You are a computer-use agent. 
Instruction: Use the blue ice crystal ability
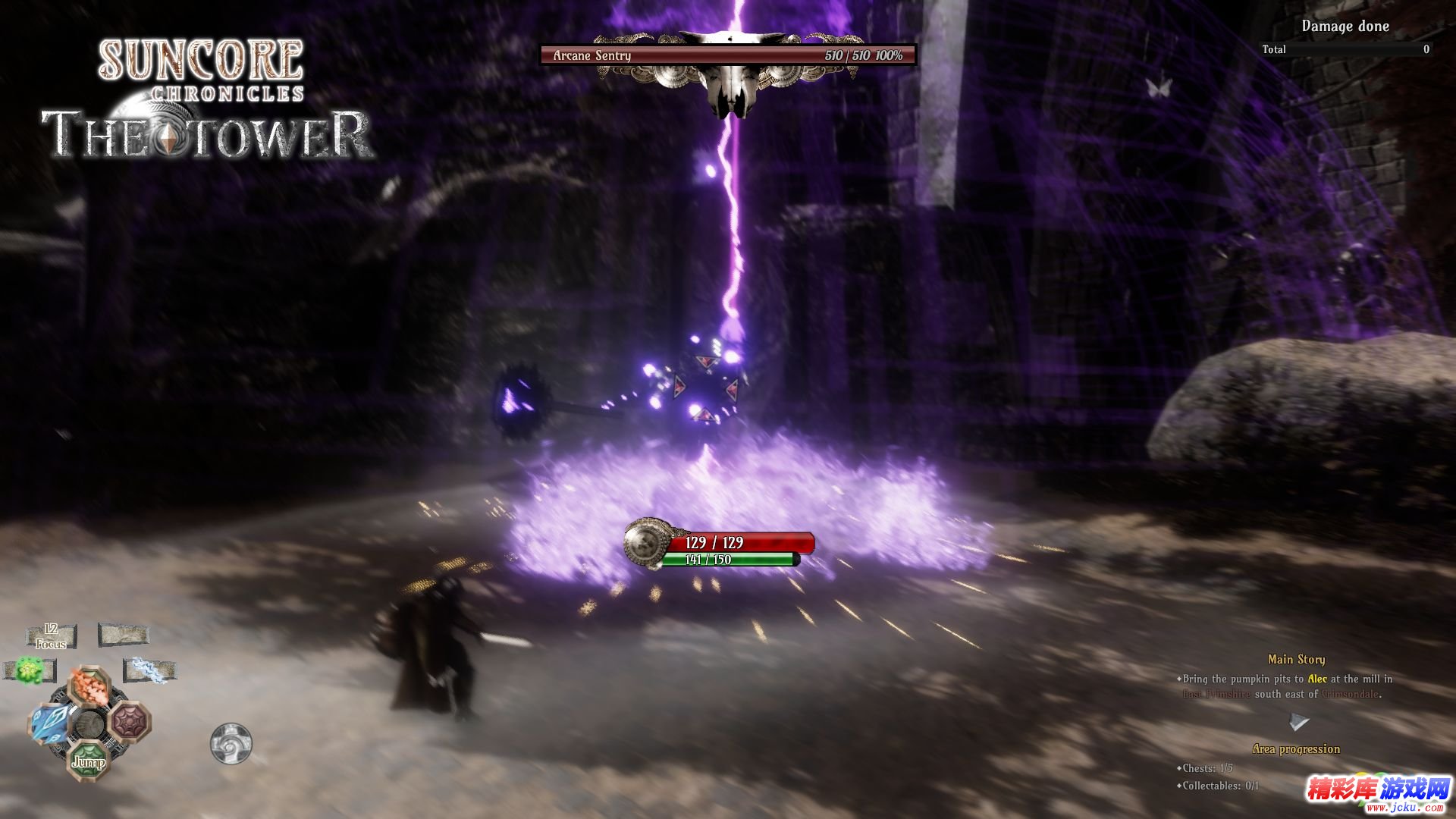pos(50,723)
